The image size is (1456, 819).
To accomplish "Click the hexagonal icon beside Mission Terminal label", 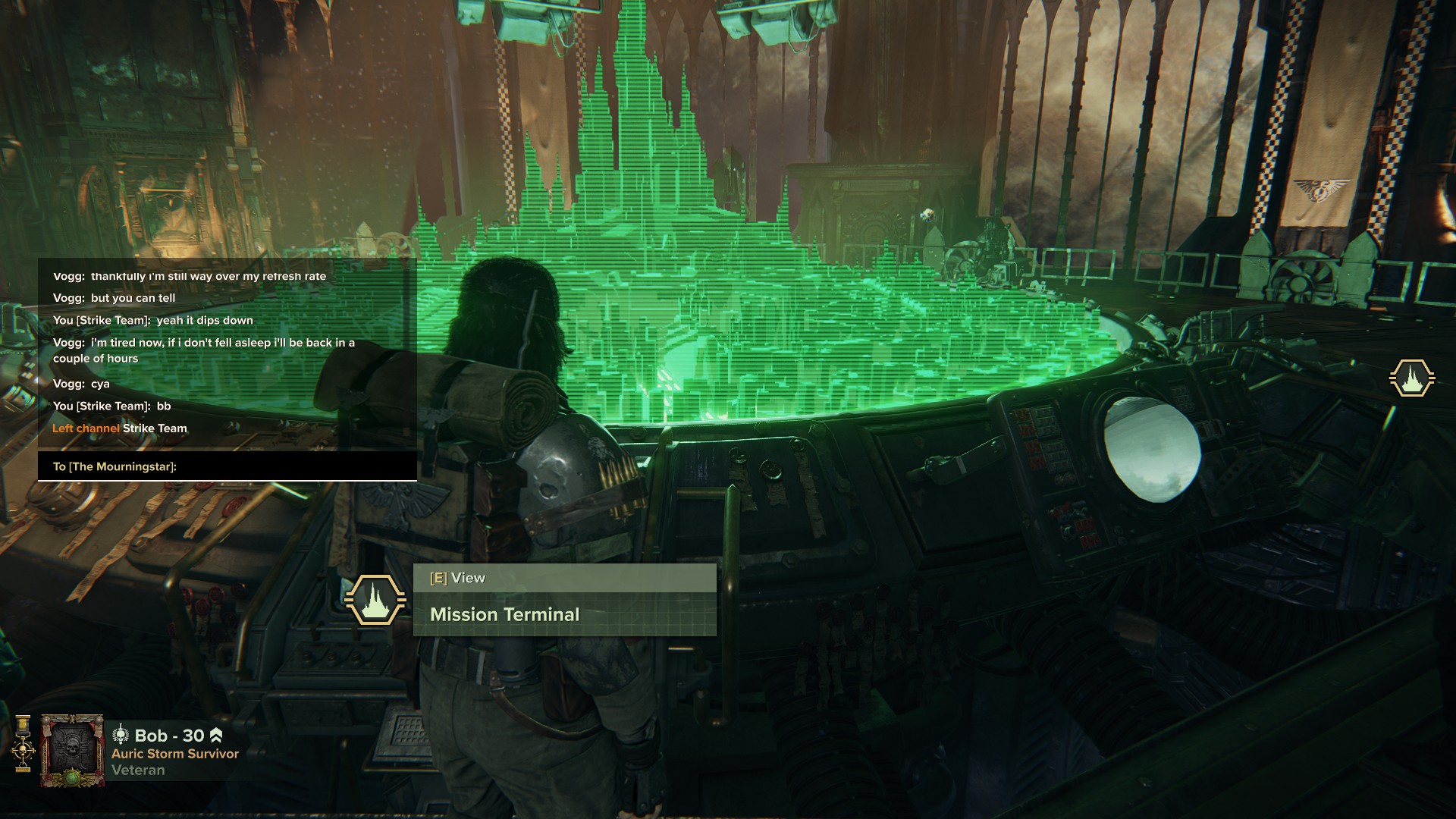I will coord(375,600).
